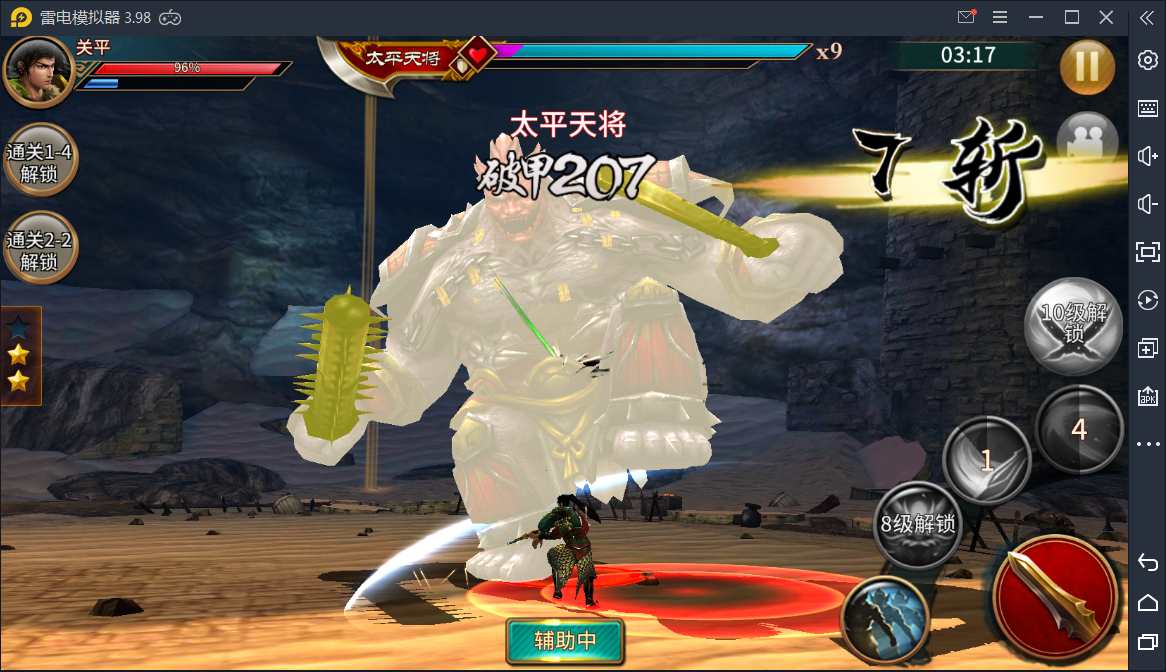
Task: Select the 通关2-2解锁 locked slot
Action: point(39,251)
